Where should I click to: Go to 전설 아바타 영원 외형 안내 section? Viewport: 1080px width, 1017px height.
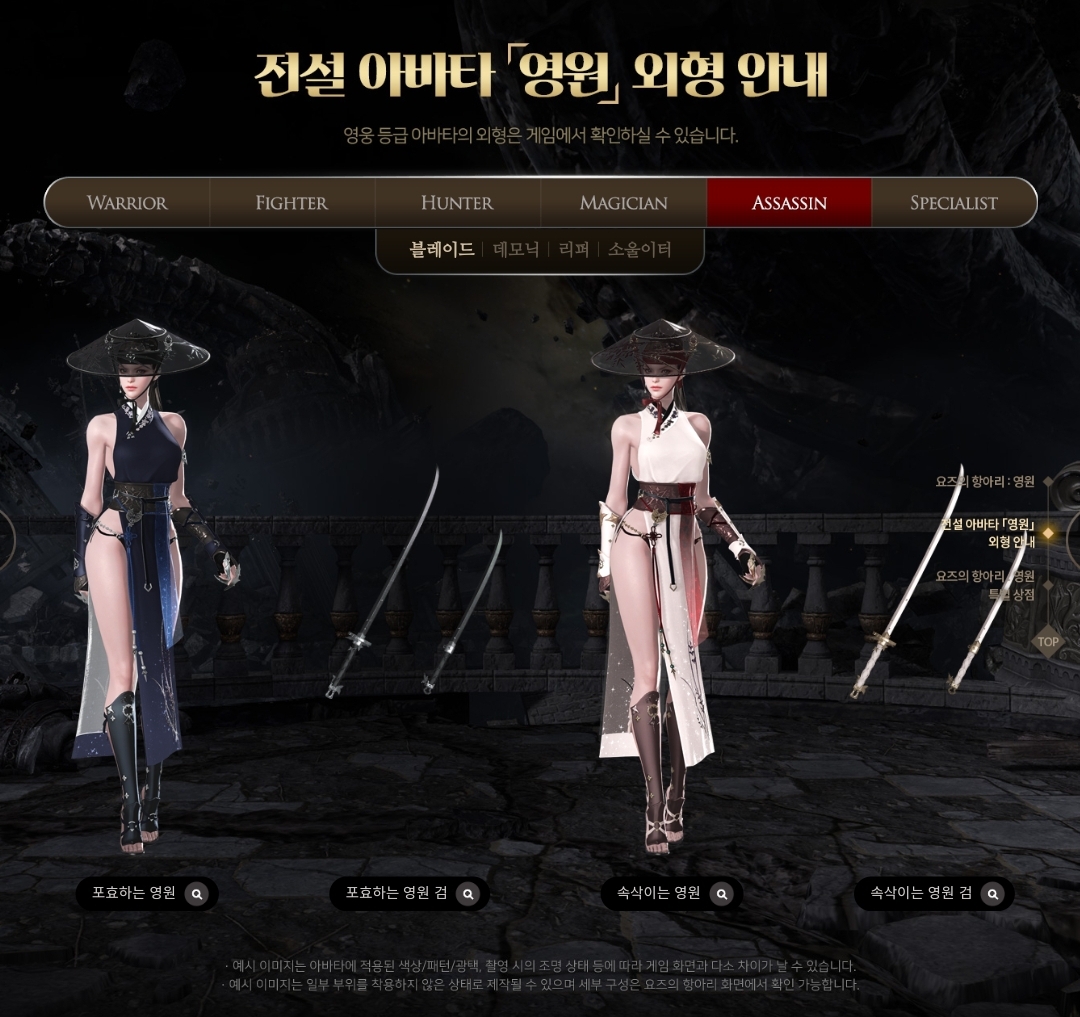coord(988,533)
